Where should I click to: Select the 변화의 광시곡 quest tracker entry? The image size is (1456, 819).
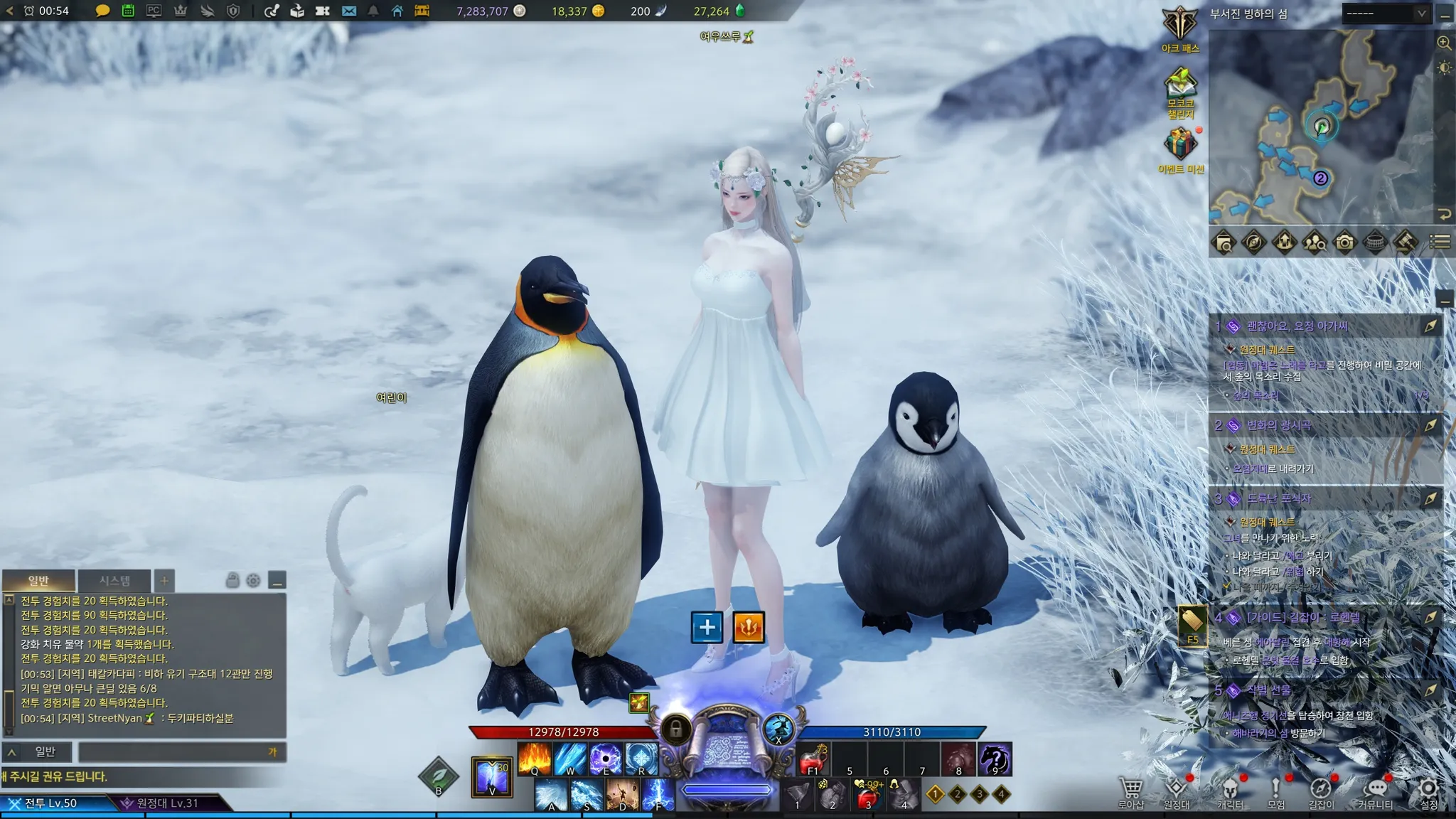point(1279,425)
